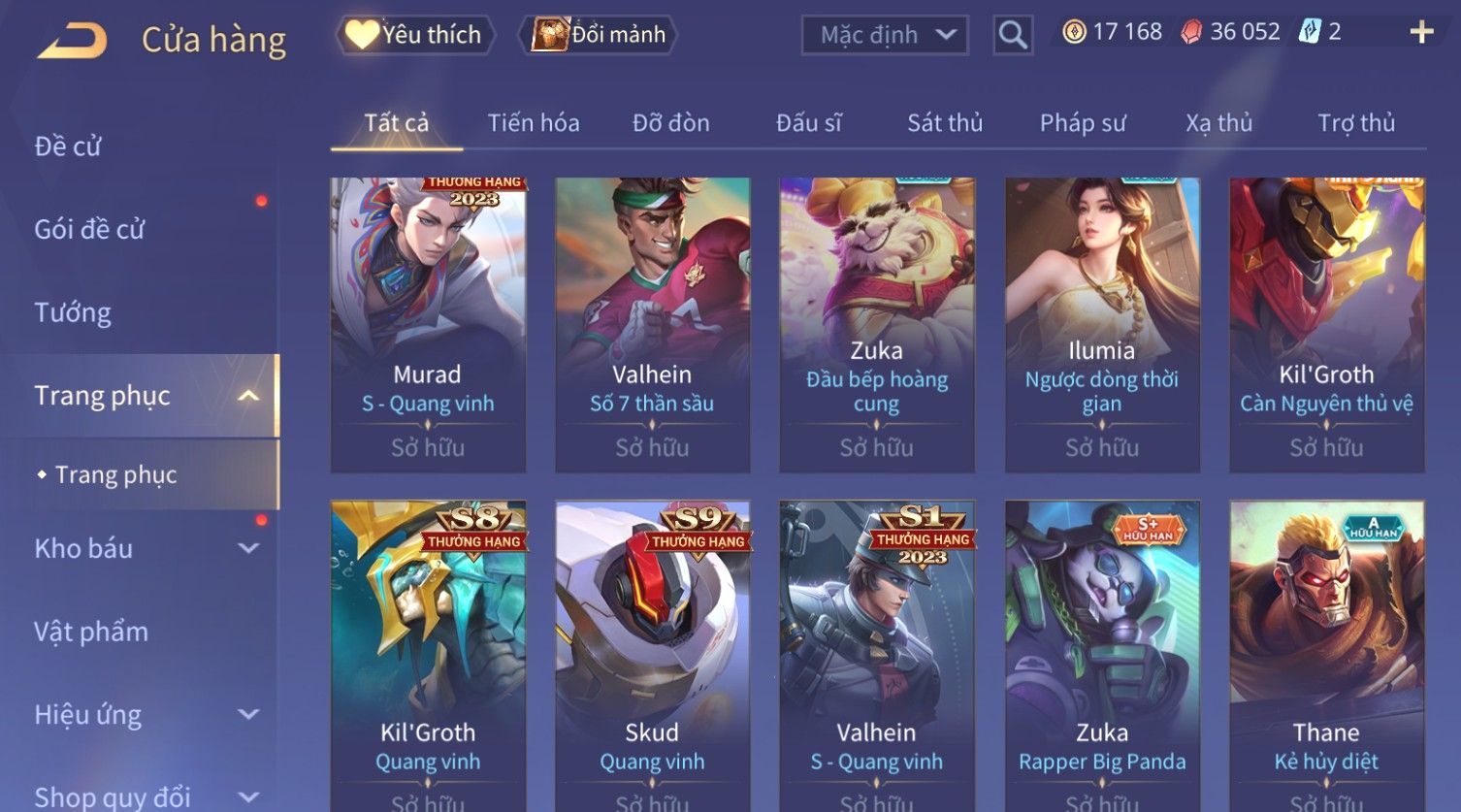Select Tướng in the side menu
The height and width of the screenshot is (812, 1461).
pyautogui.click(x=73, y=312)
